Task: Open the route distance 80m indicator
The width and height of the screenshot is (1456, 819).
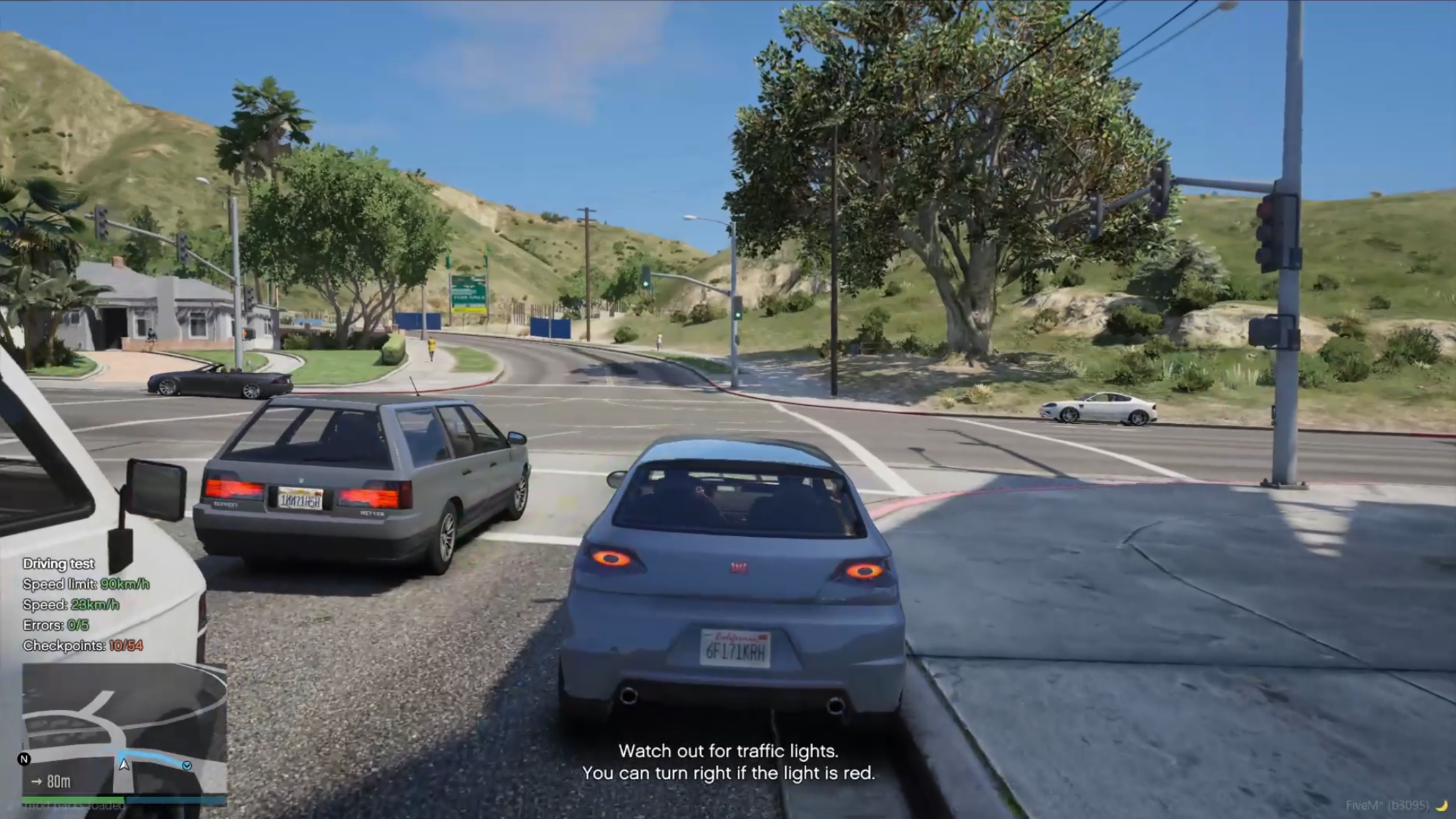Action: pyautogui.click(x=57, y=782)
